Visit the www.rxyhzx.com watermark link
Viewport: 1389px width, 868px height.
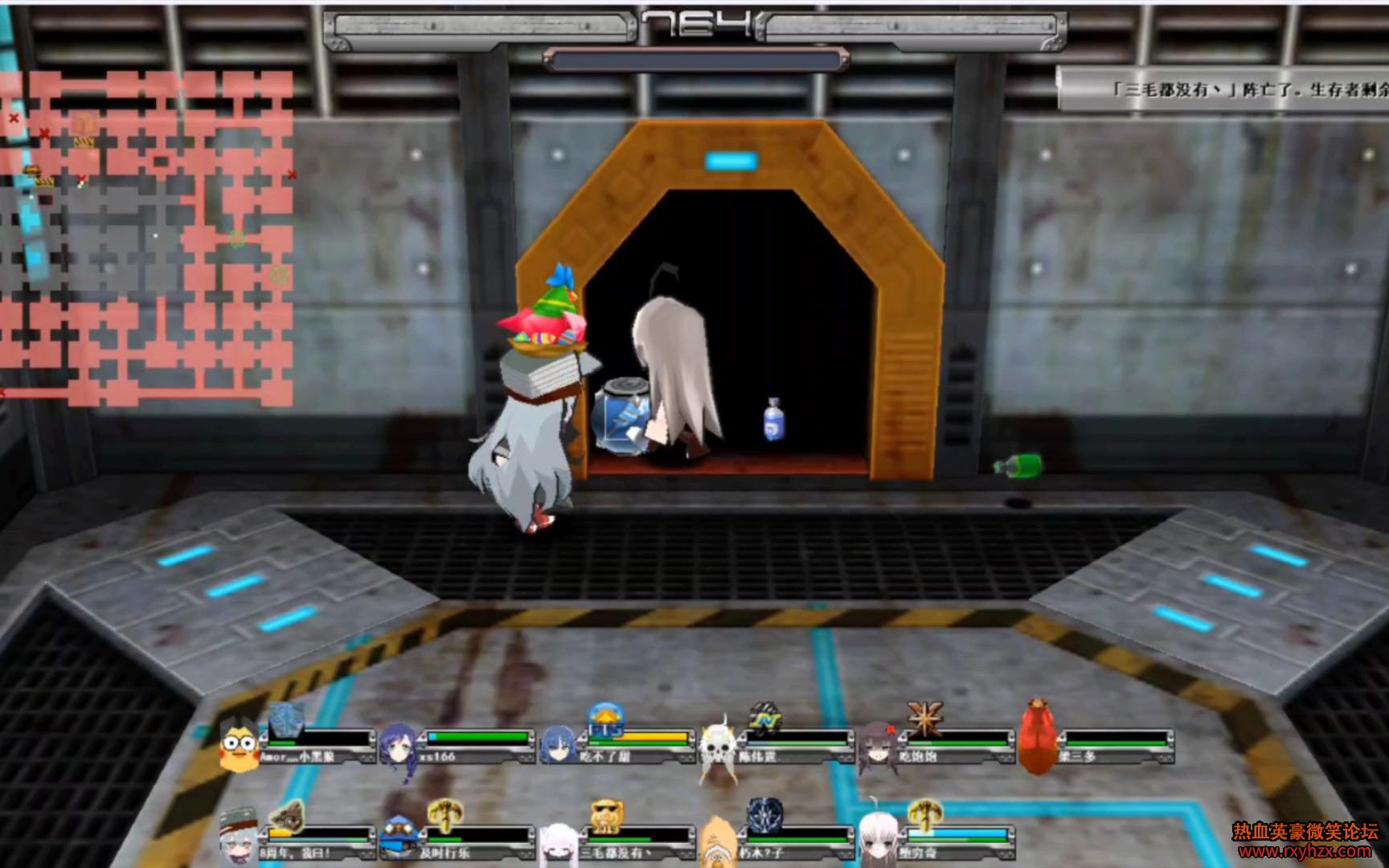[x=1305, y=851]
